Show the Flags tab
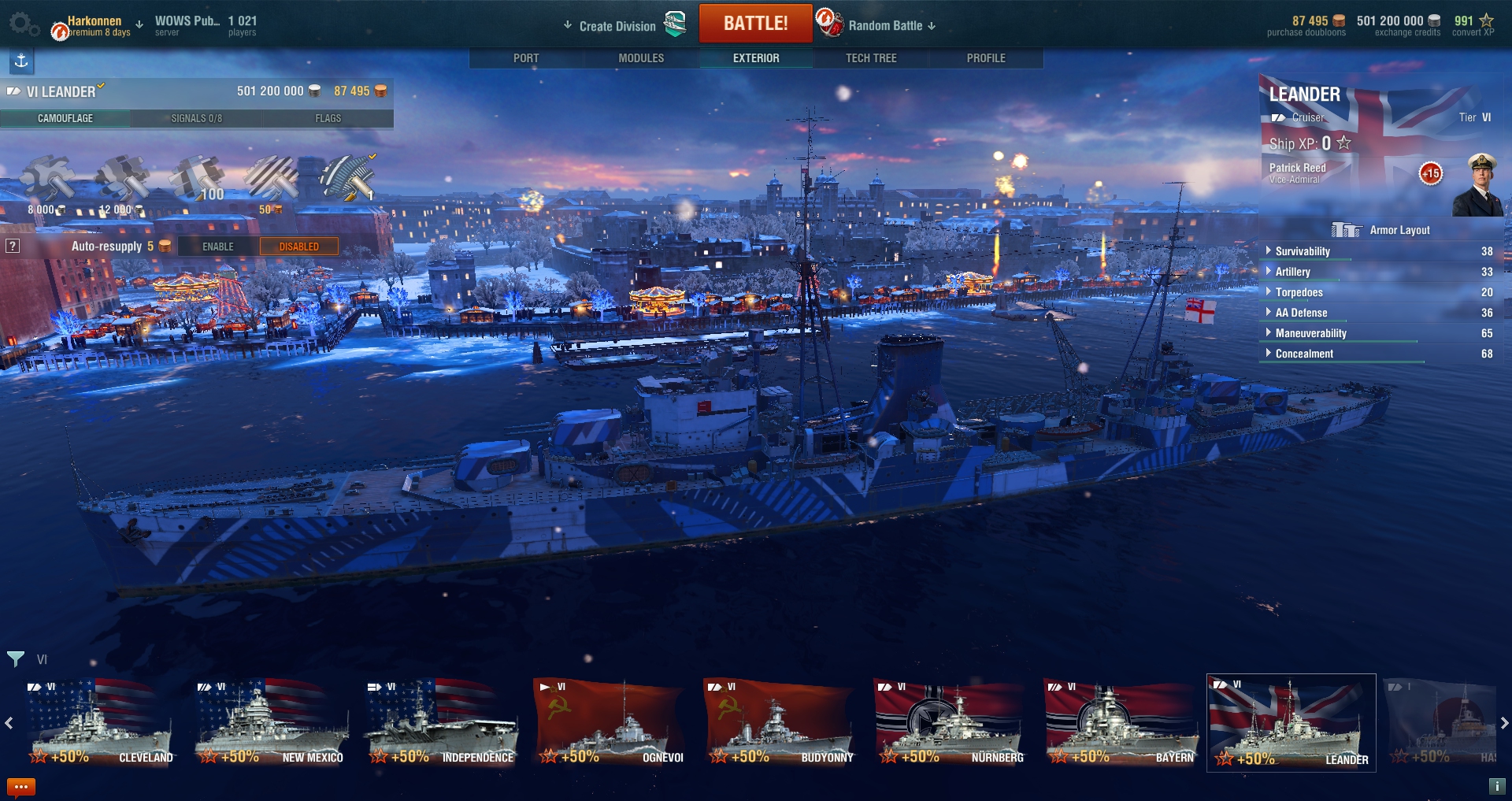 point(328,118)
